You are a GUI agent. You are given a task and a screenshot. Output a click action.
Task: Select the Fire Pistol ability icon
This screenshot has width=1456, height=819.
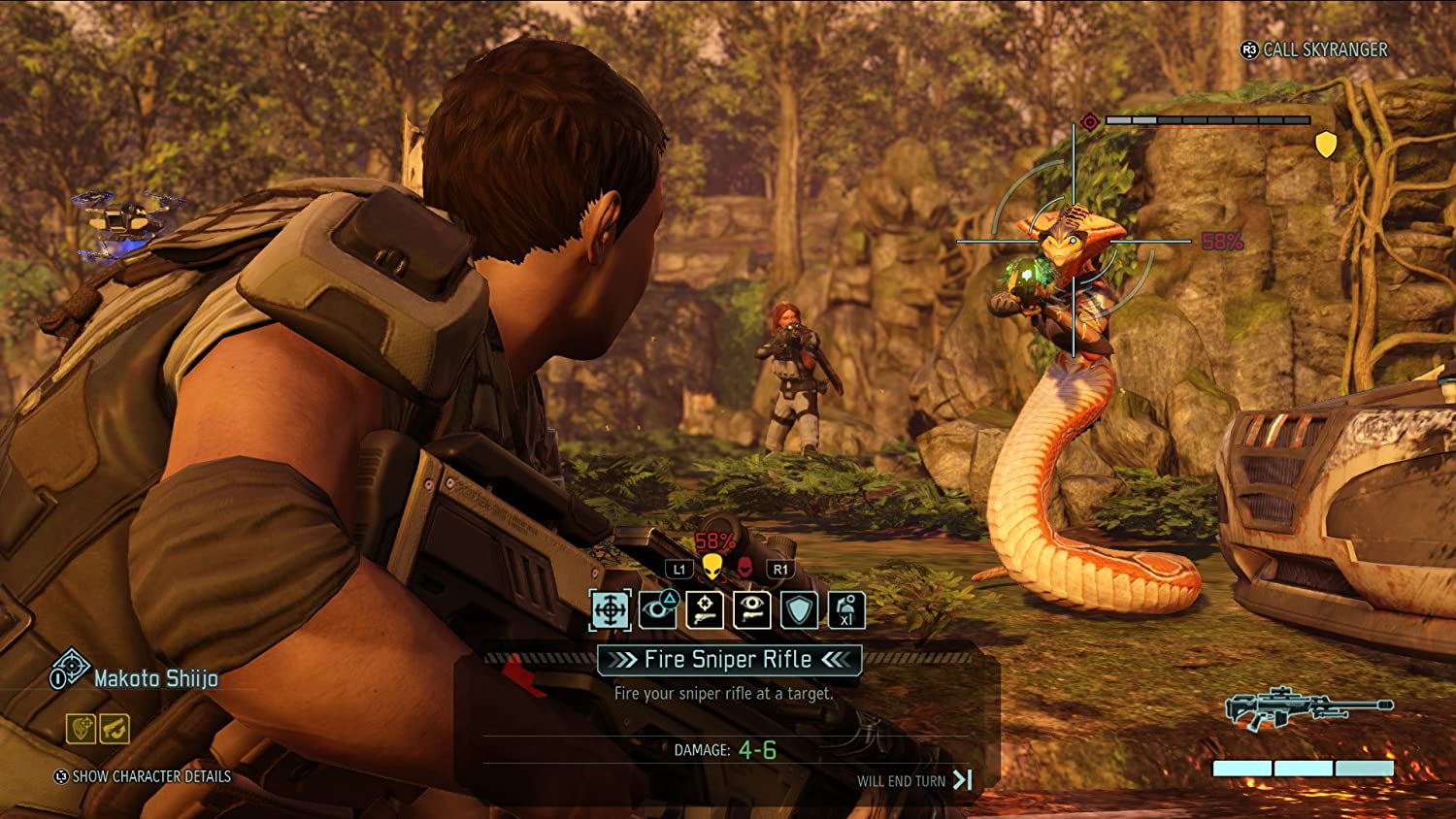click(704, 611)
